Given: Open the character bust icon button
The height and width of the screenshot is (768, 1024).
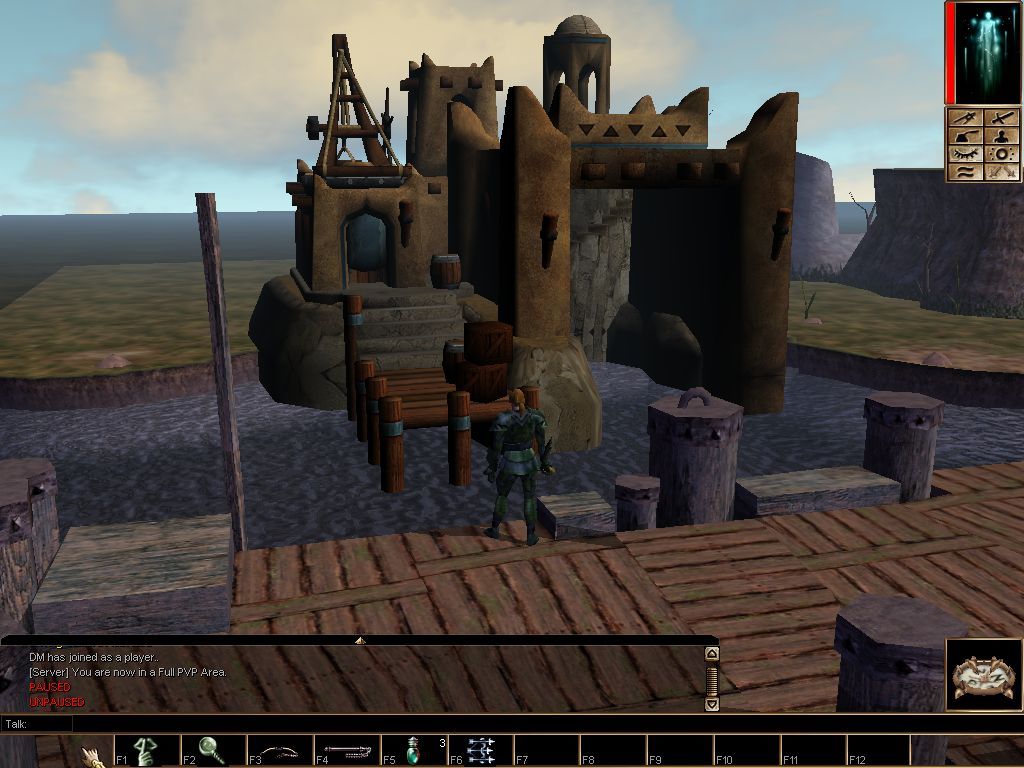Looking at the screenshot, I should [x=1001, y=136].
